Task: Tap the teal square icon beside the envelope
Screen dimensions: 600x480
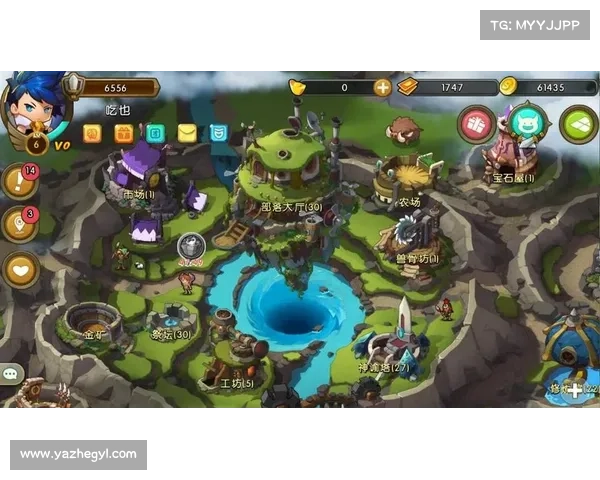Action: click(155, 133)
